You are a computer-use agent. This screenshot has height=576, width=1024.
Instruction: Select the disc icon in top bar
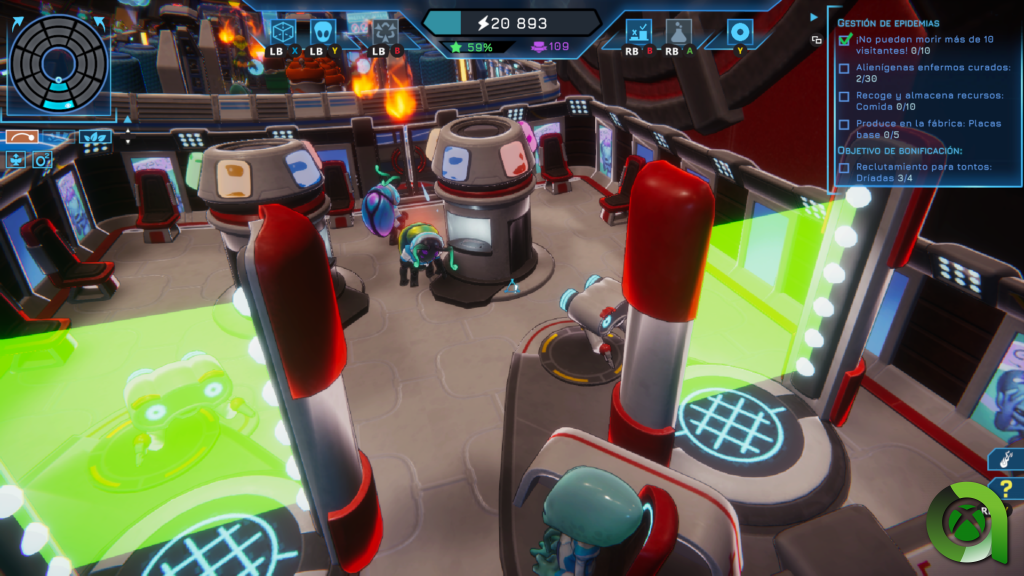[740, 32]
